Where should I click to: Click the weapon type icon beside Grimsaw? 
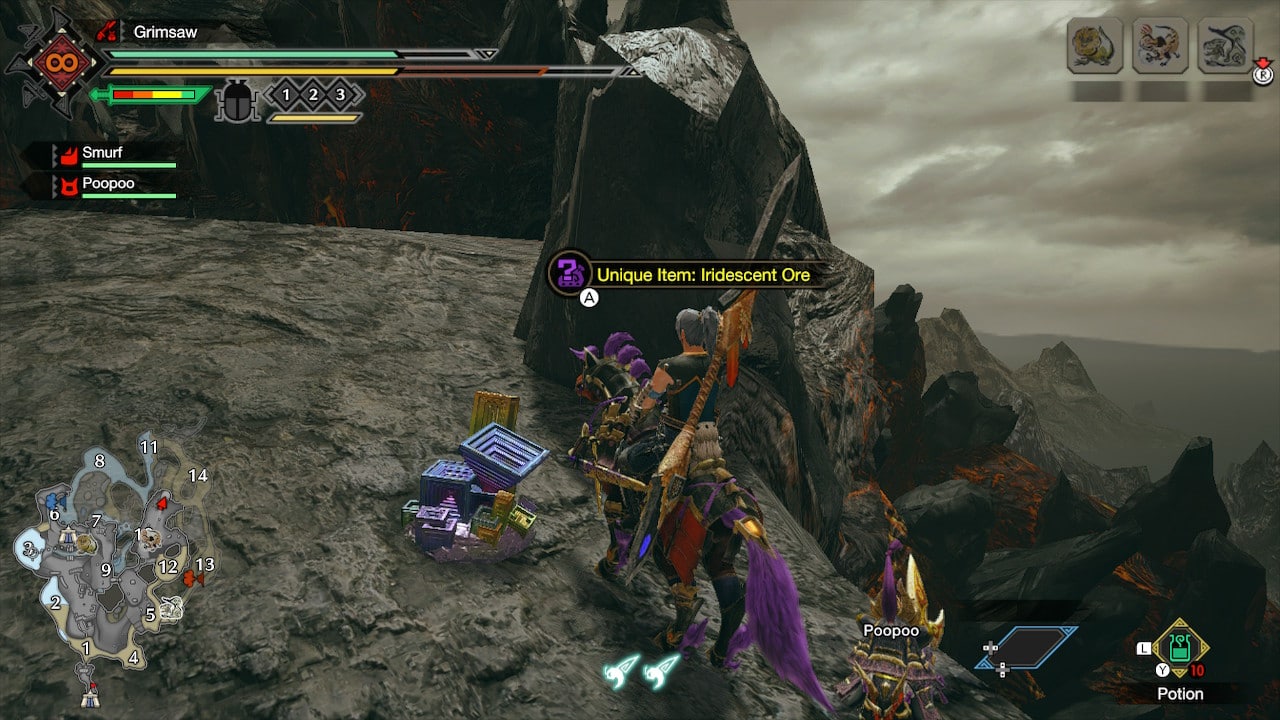tap(107, 31)
